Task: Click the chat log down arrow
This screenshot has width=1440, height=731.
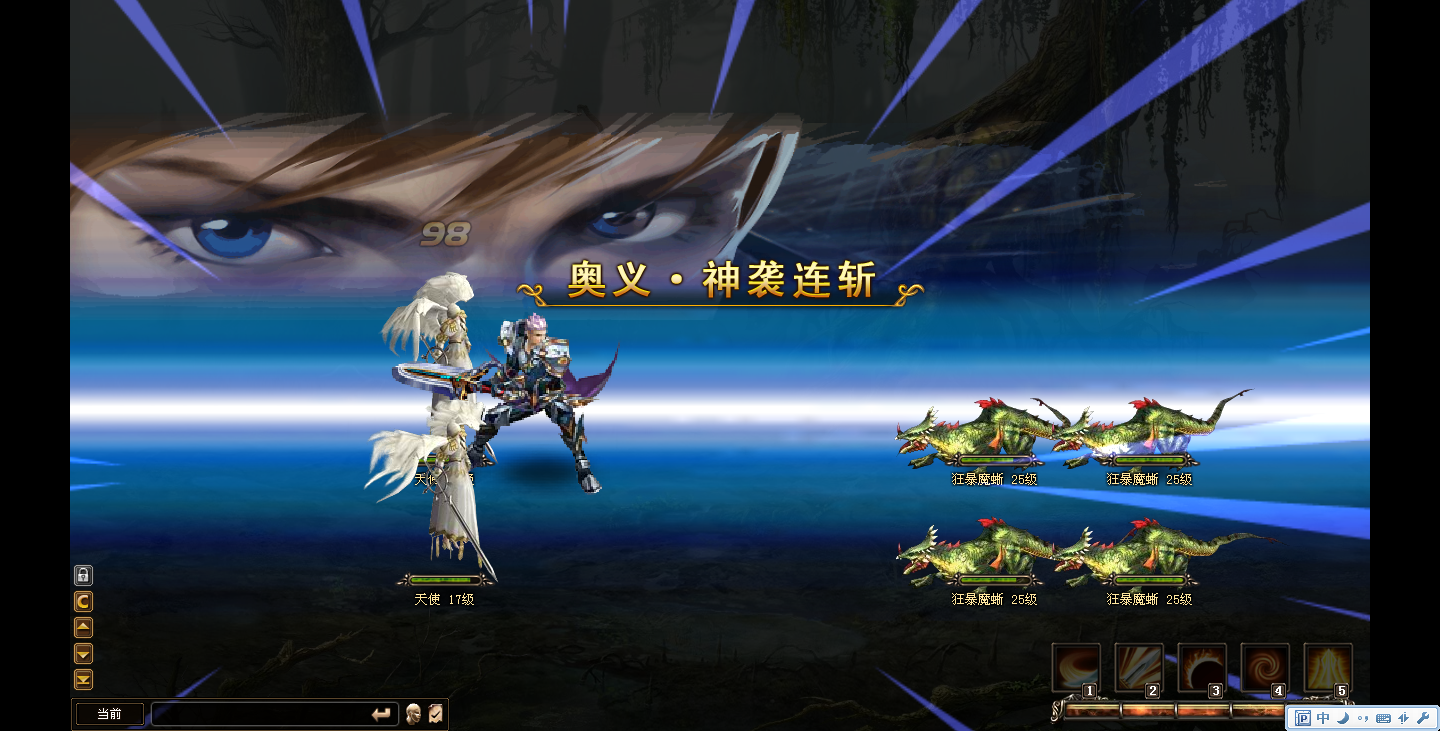Action: coord(84,653)
